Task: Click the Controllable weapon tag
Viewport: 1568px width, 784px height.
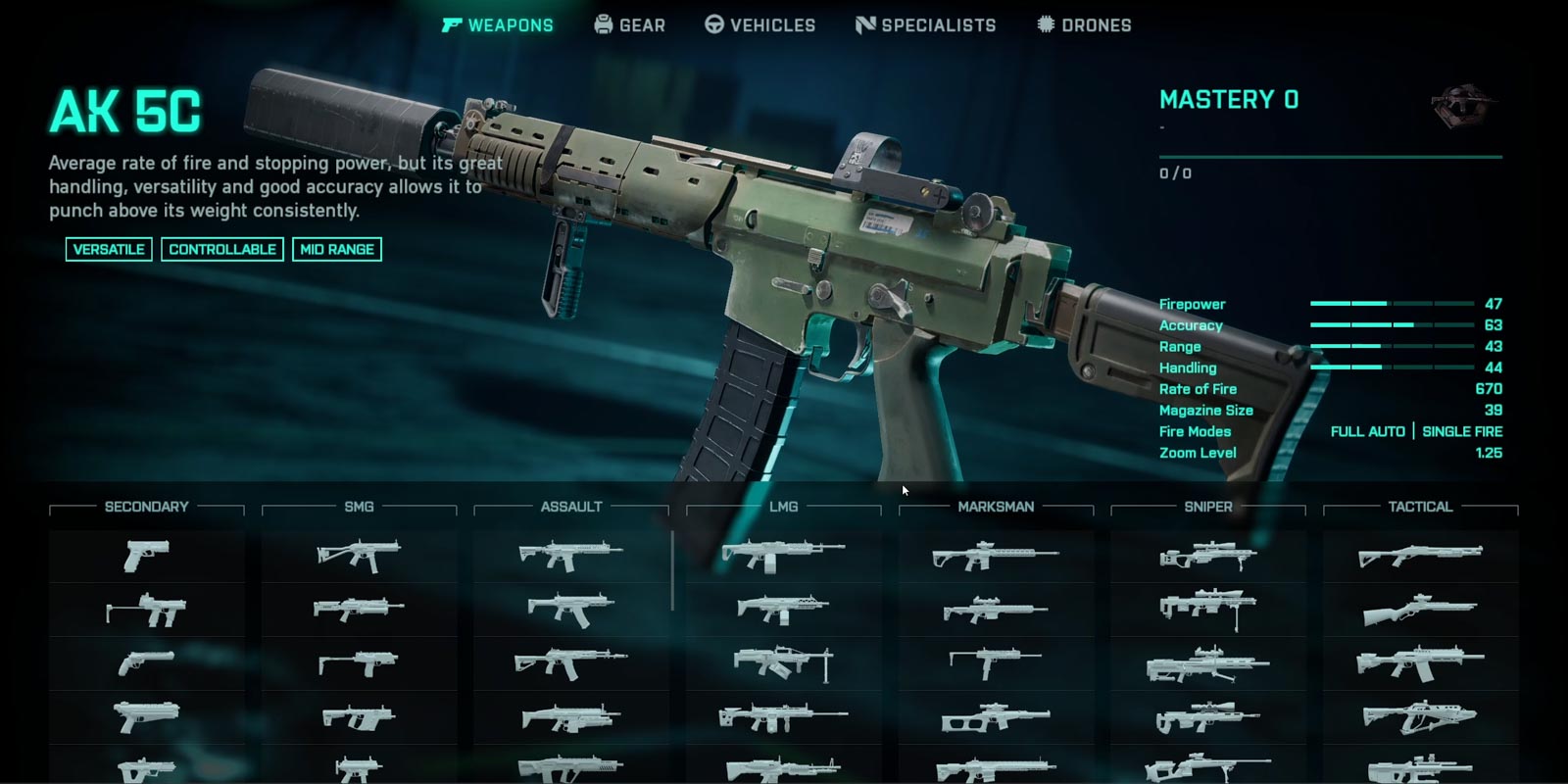Action: coord(222,250)
